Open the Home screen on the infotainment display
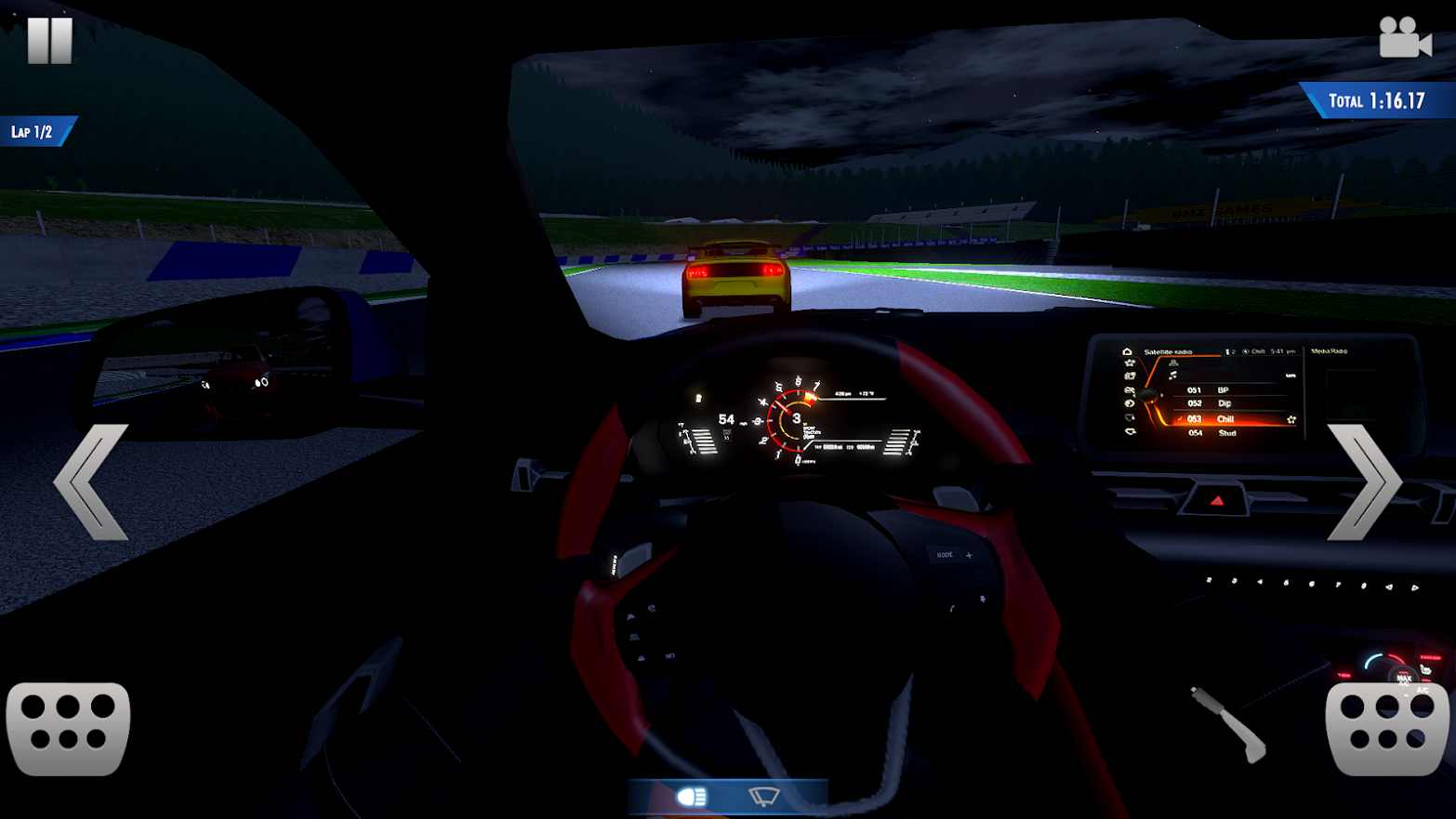The width and height of the screenshot is (1456, 819). coord(1127,351)
